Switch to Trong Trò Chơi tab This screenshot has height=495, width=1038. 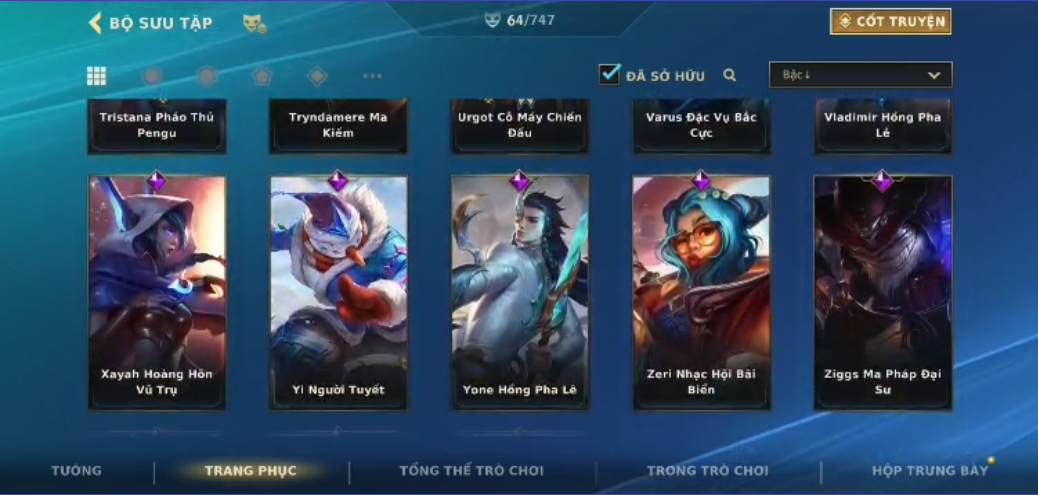click(x=707, y=470)
